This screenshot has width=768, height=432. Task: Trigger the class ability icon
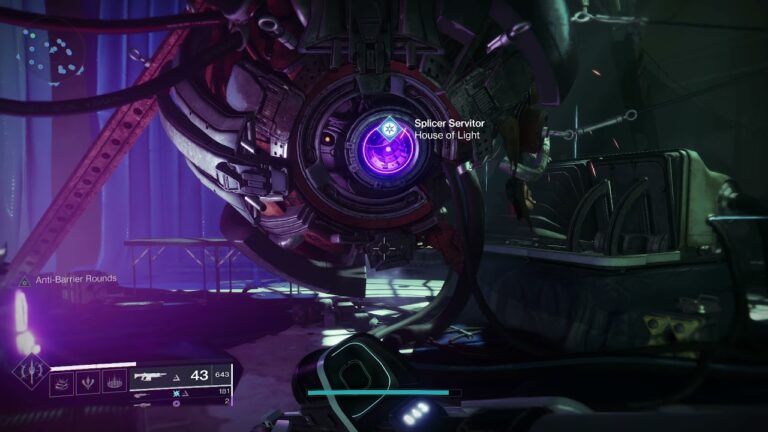(116, 380)
